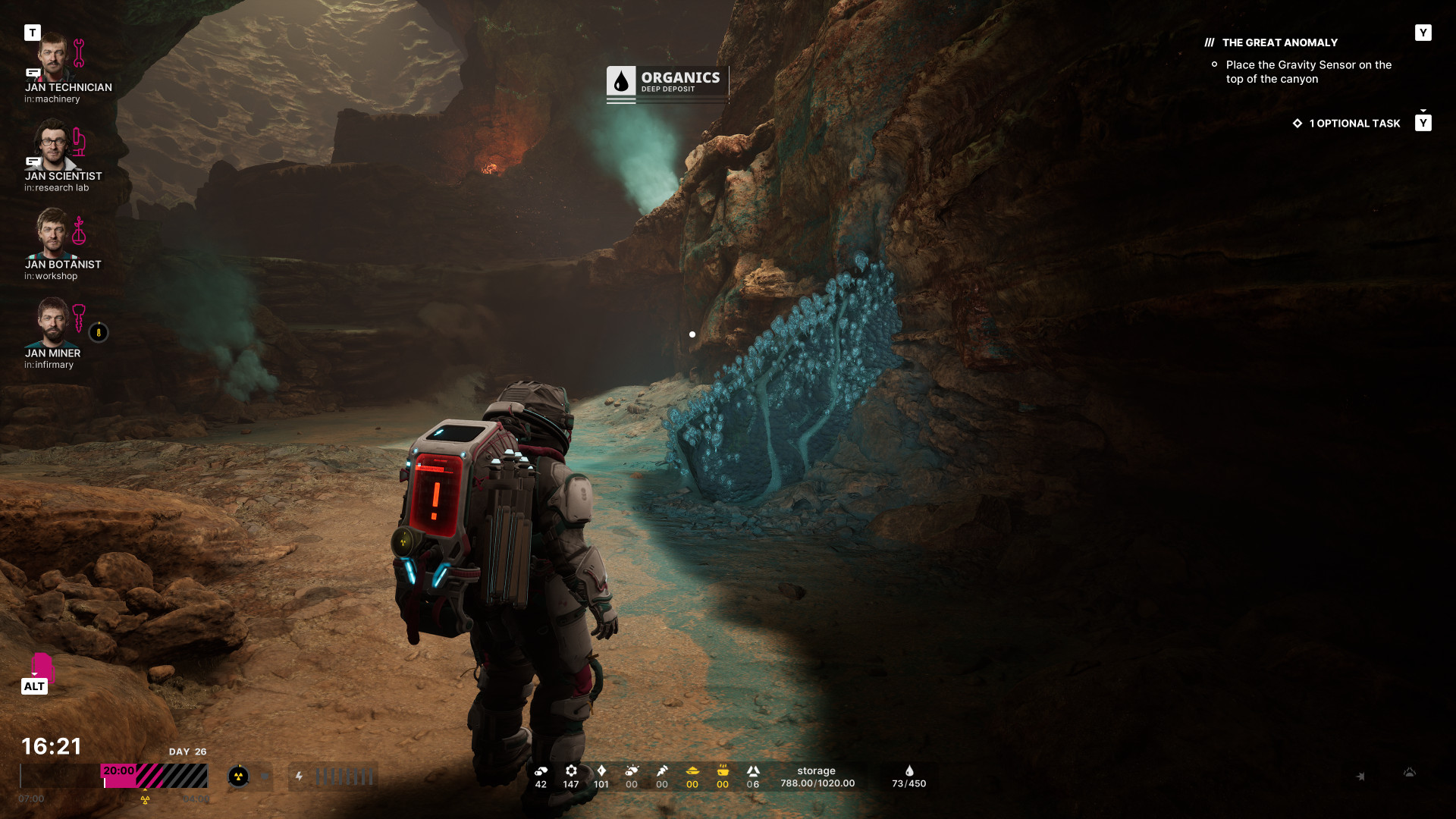The width and height of the screenshot is (1456, 819).
Task: Select the Organics Deep Deposit marker
Action: point(667,83)
